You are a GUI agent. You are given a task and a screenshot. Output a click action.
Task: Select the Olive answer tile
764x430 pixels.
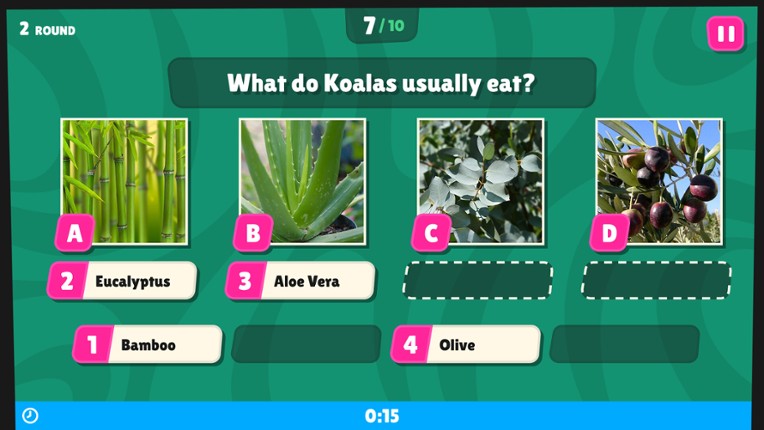(x=466, y=345)
